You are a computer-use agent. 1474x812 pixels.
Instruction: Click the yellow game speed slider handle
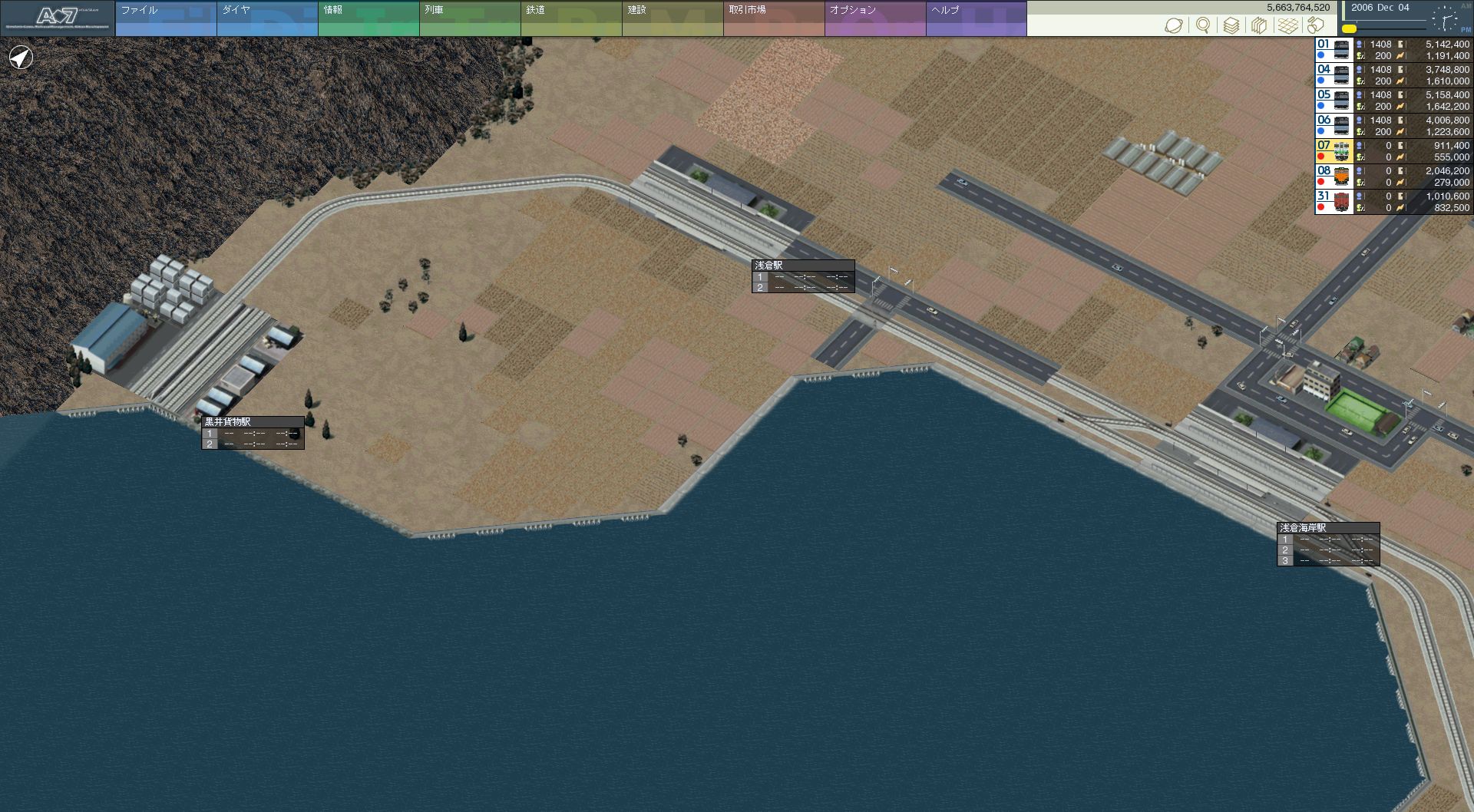point(1349,28)
